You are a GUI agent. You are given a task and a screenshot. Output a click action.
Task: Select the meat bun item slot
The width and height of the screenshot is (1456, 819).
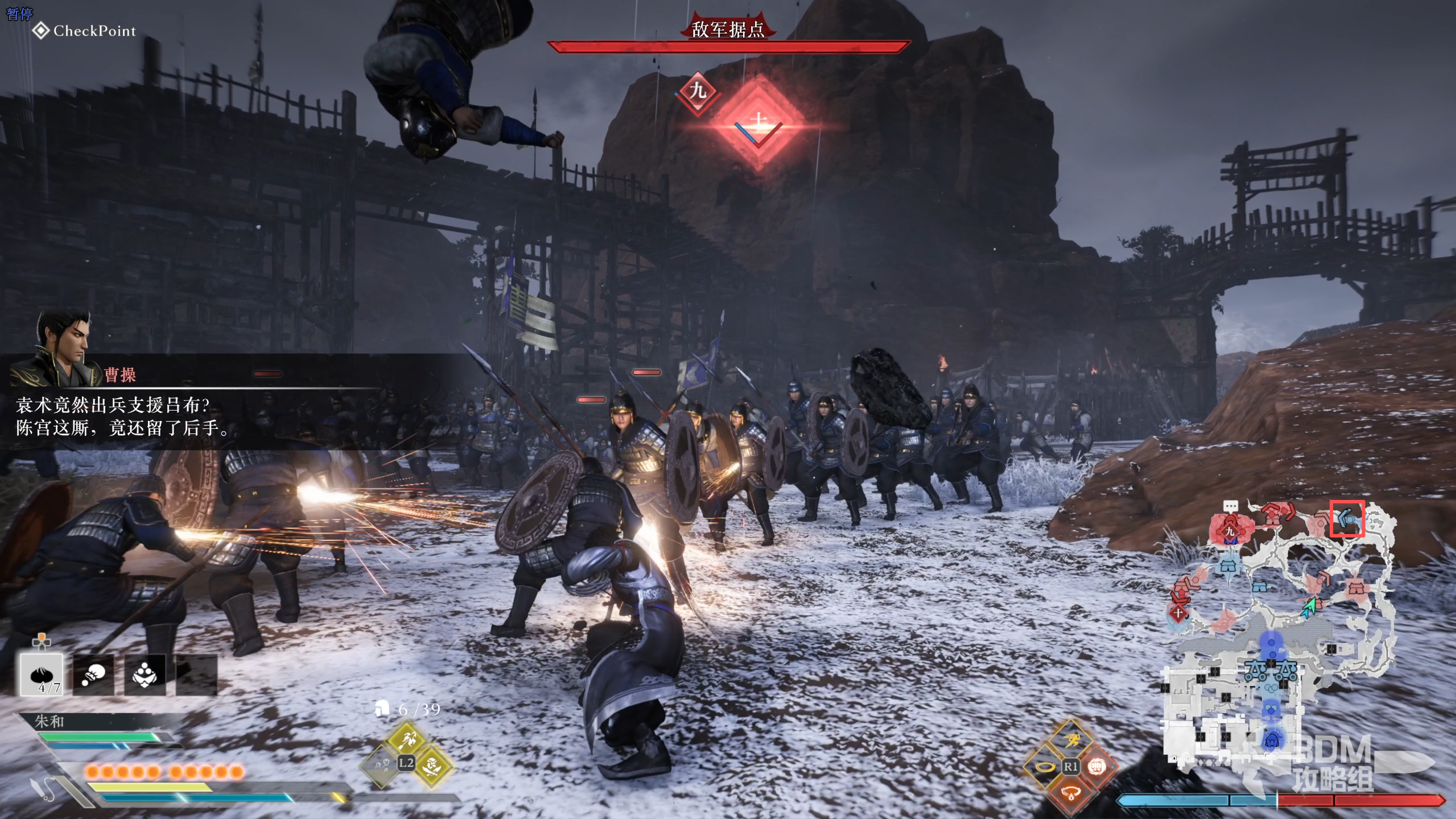click(42, 675)
